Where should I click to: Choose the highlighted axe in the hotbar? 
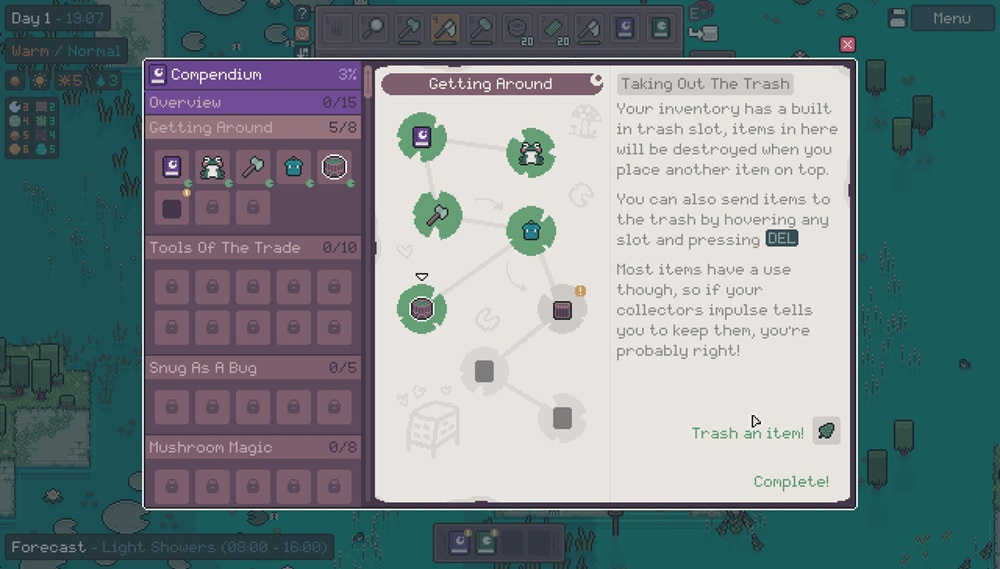pos(445,28)
